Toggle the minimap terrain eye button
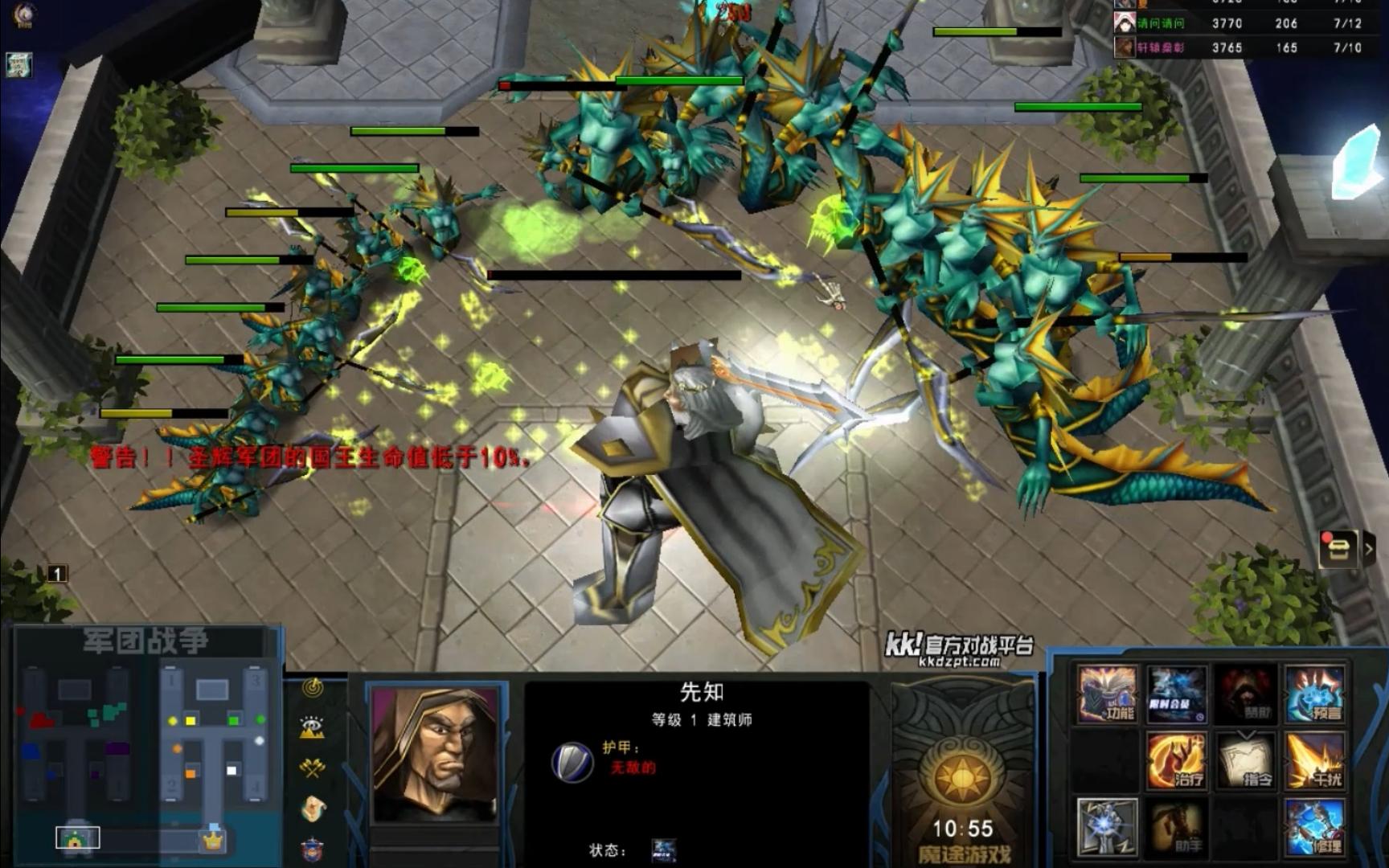 coord(313,727)
